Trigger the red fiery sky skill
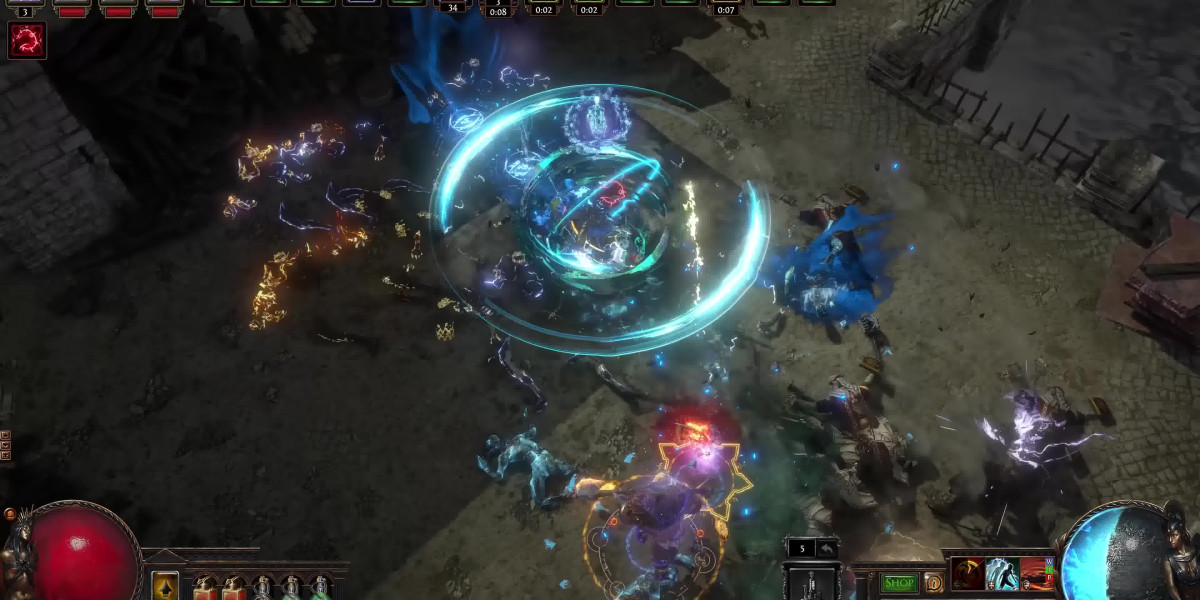1200x600 pixels. (x=1037, y=574)
